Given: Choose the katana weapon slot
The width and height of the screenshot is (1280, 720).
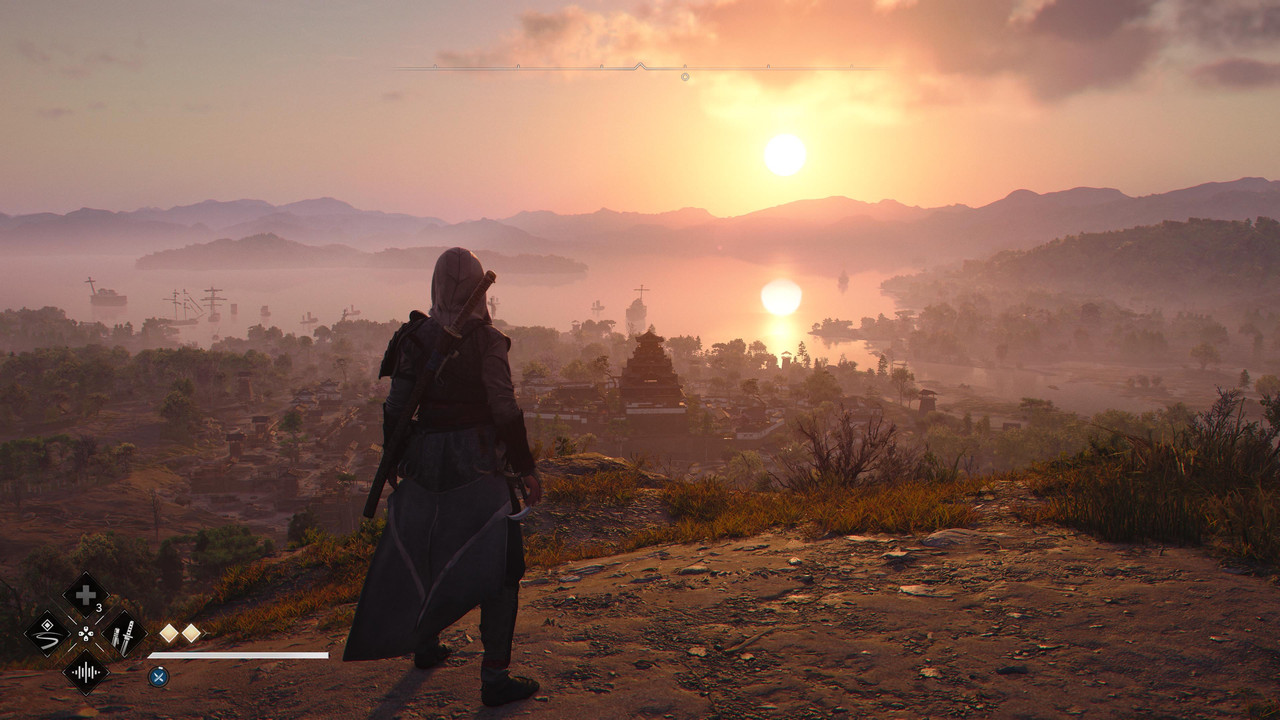Looking at the screenshot, I should tap(125, 633).
